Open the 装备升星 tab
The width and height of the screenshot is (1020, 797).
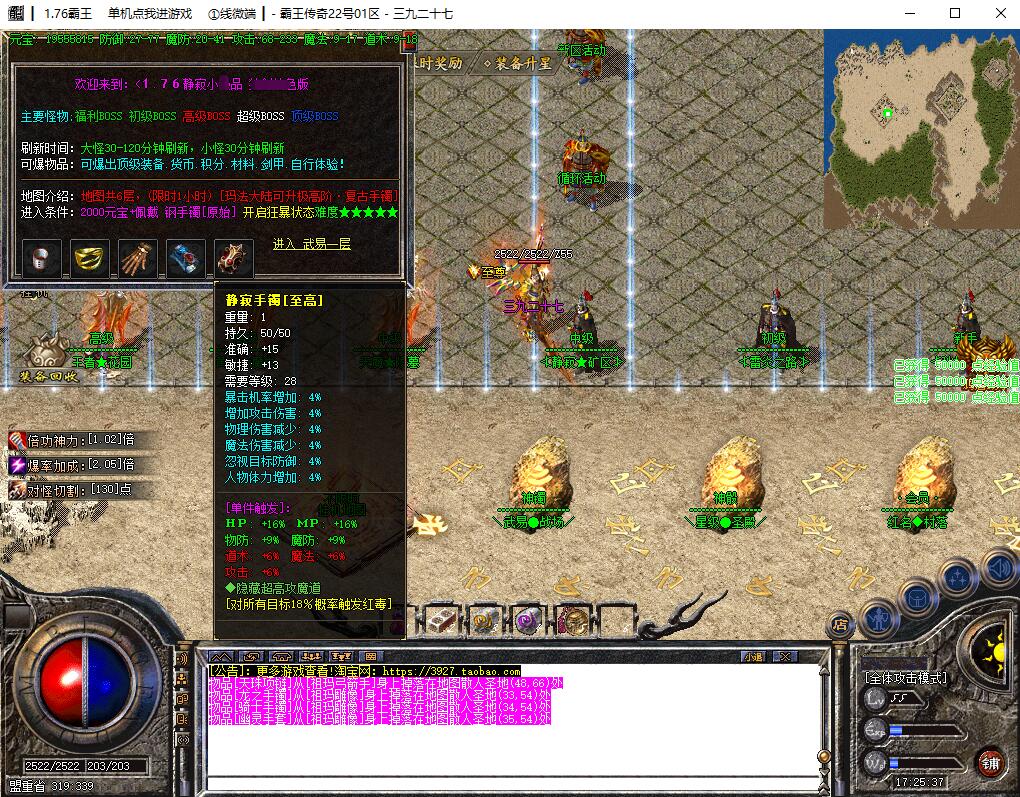[x=517, y=63]
